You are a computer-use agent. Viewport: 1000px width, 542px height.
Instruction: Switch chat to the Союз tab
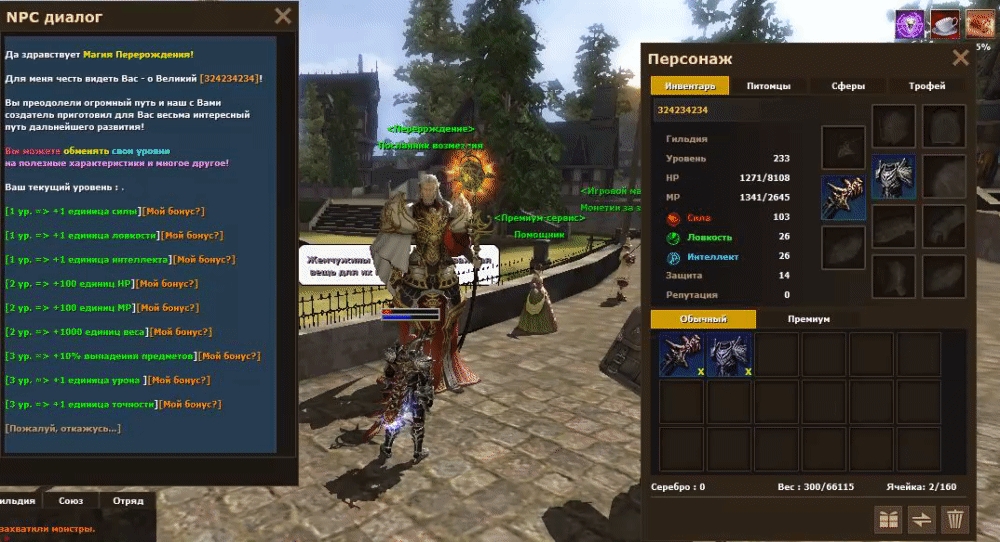[x=70, y=500]
